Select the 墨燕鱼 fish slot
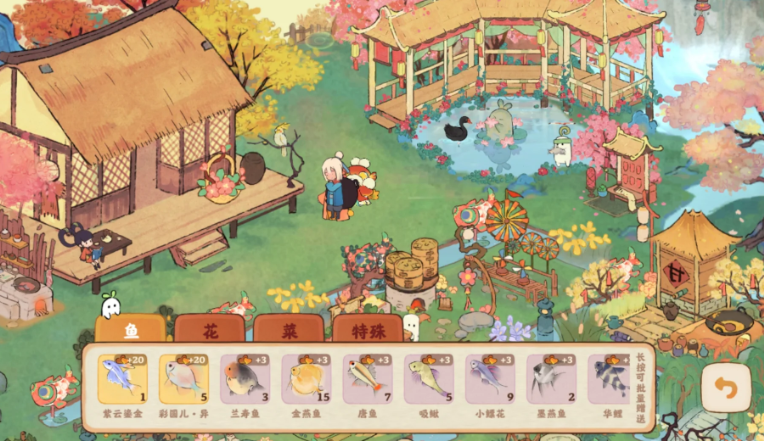This screenshot has width=764, height=441. pos(552,379)
